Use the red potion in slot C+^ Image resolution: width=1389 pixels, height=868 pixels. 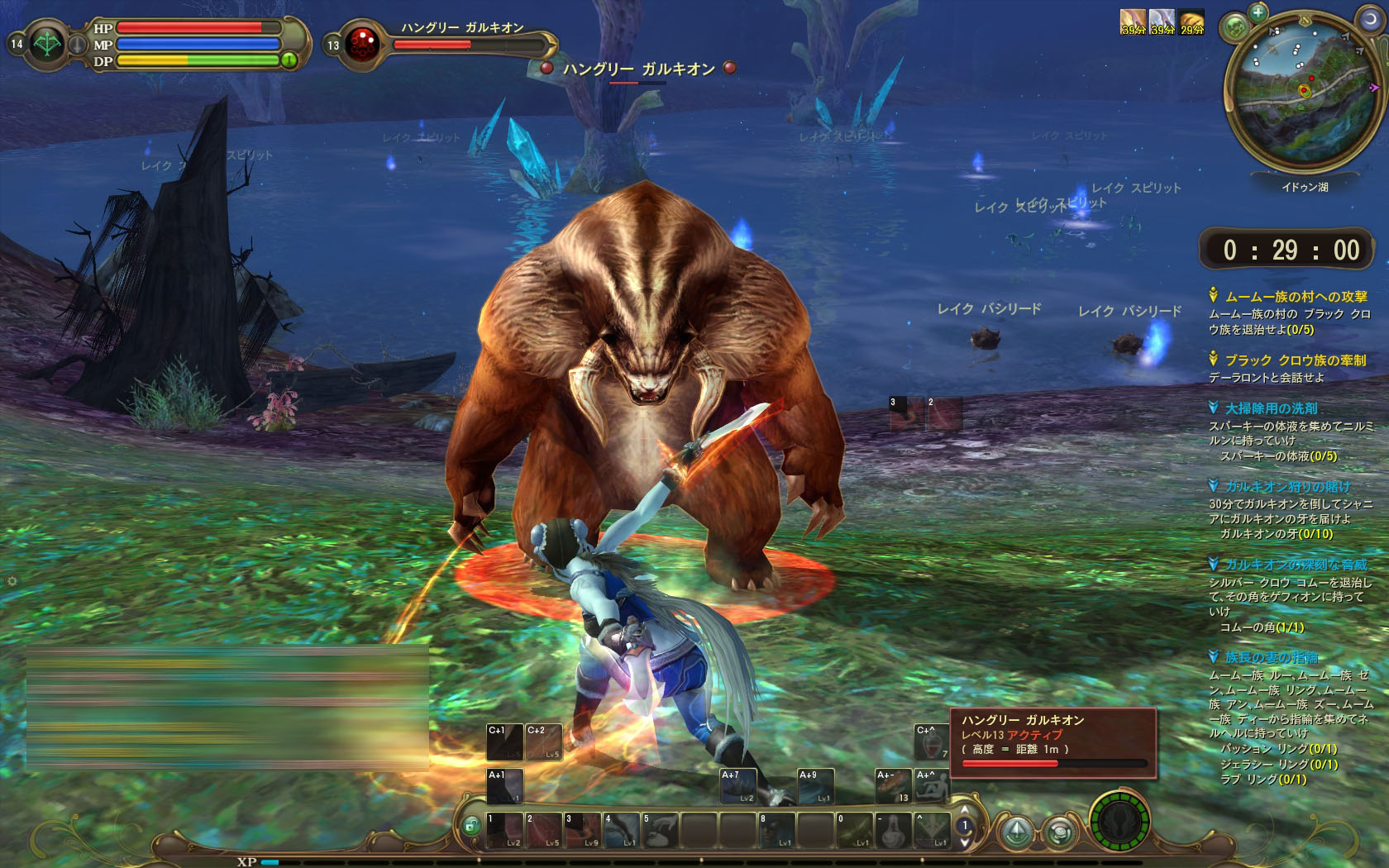(x=931, y=742)
